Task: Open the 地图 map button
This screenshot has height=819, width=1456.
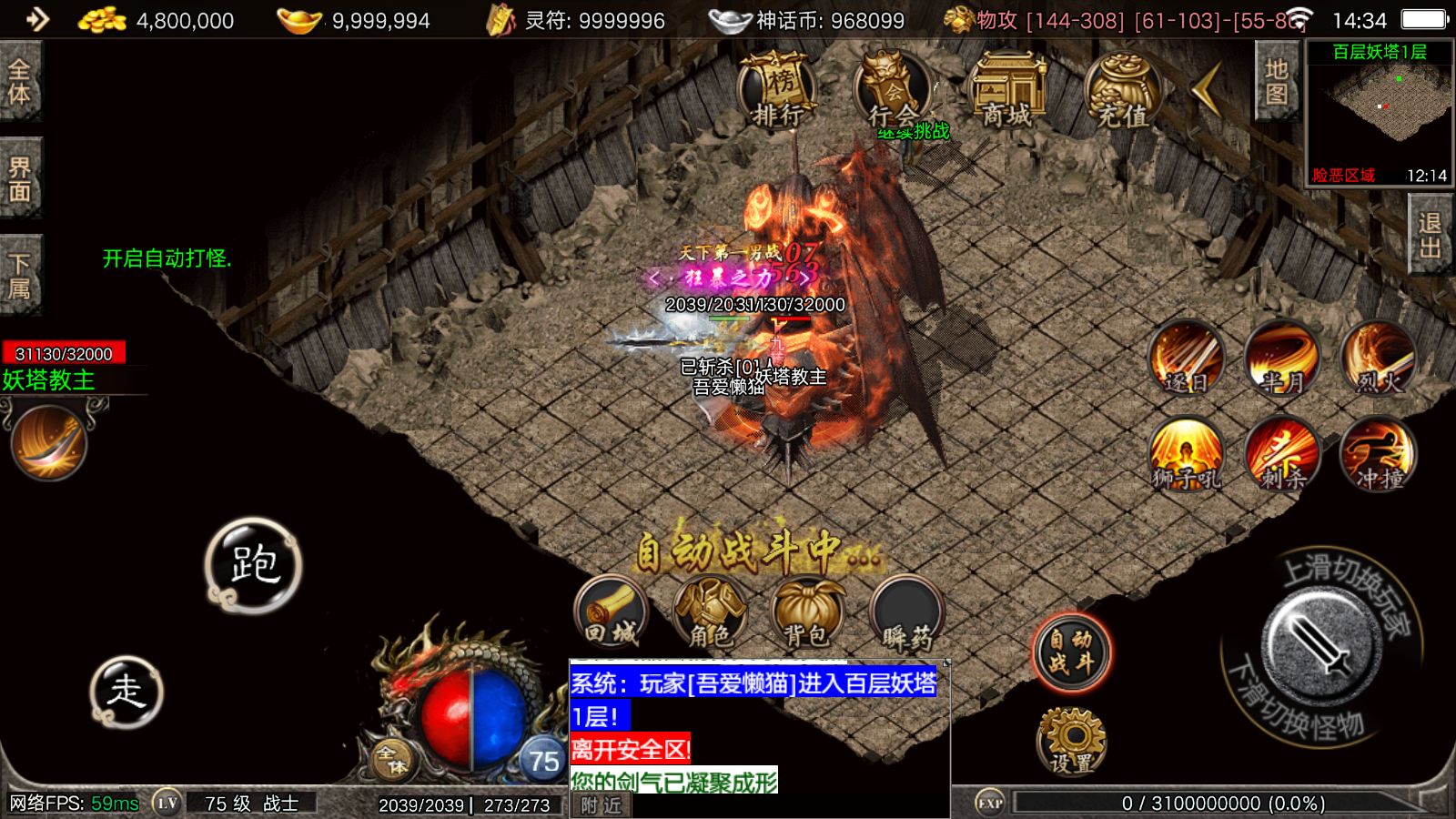Action: point(1276,82)
